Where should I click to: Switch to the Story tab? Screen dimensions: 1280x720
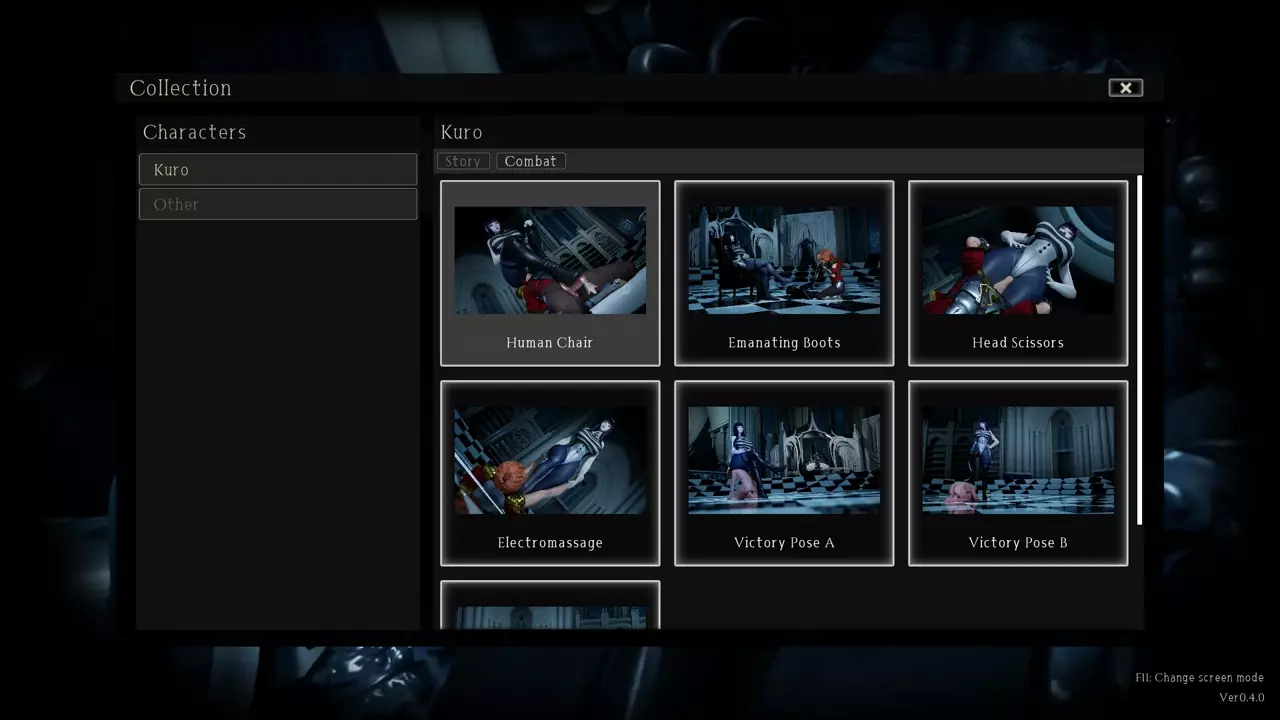463,161
